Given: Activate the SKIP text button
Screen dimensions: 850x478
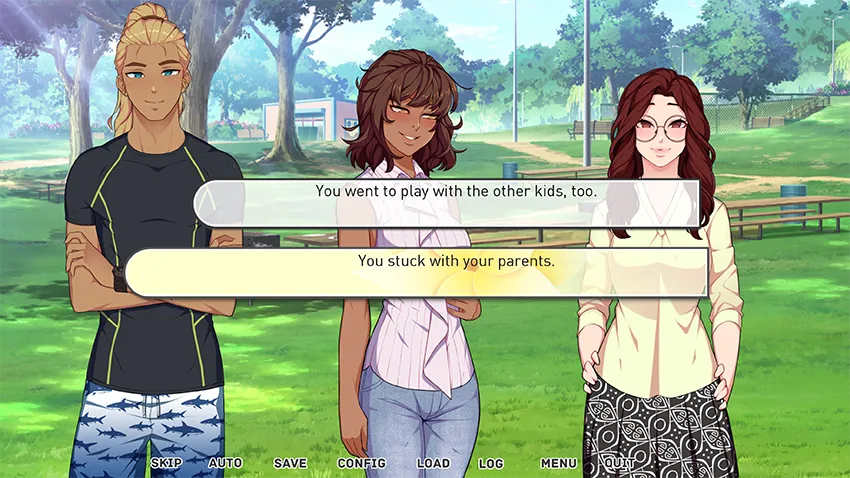Looking at the screenshot, I should 166,464.
